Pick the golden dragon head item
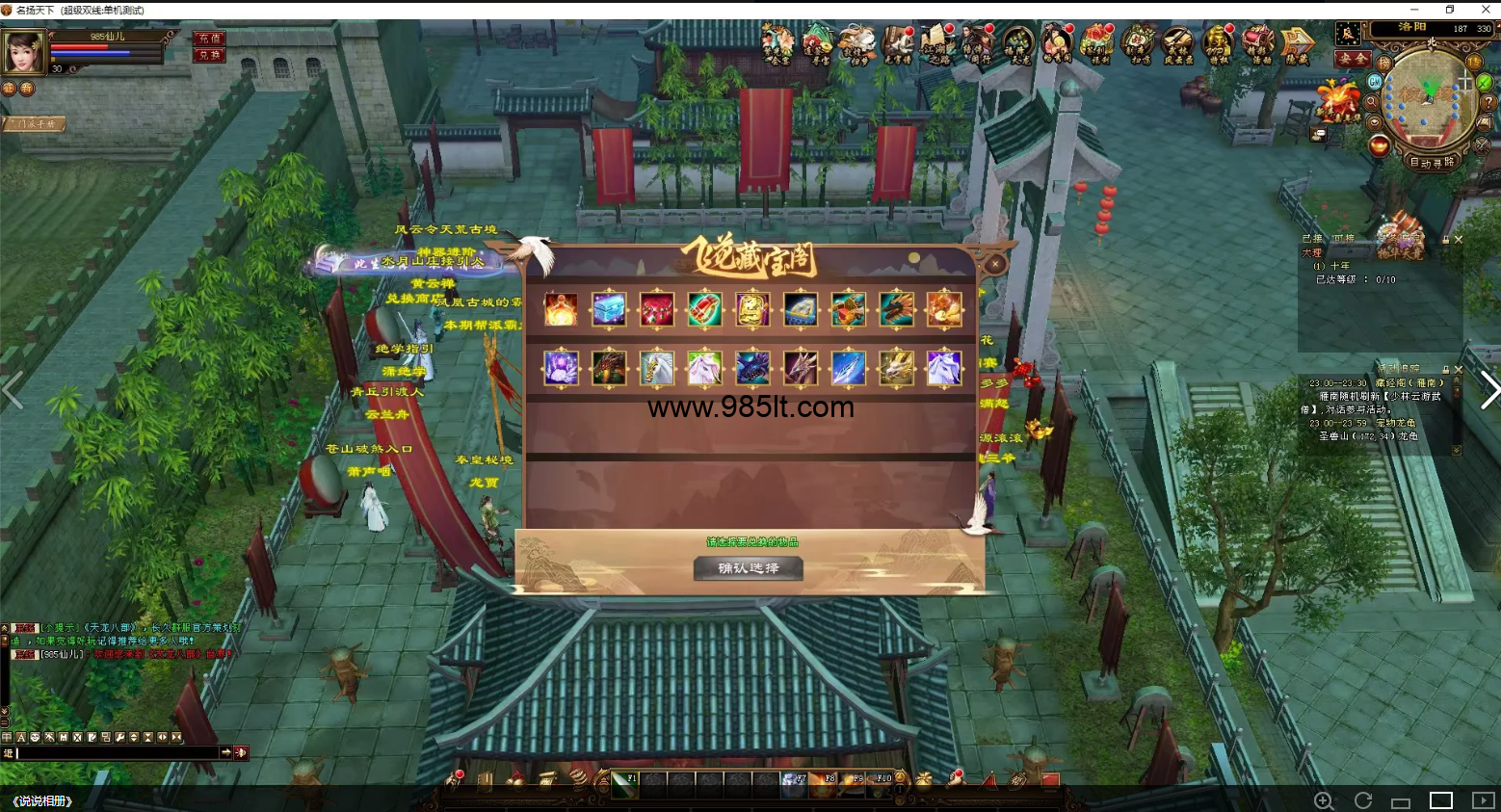Screen dimensions: 1501x812 pyautogui.click(x=896, y=368)
